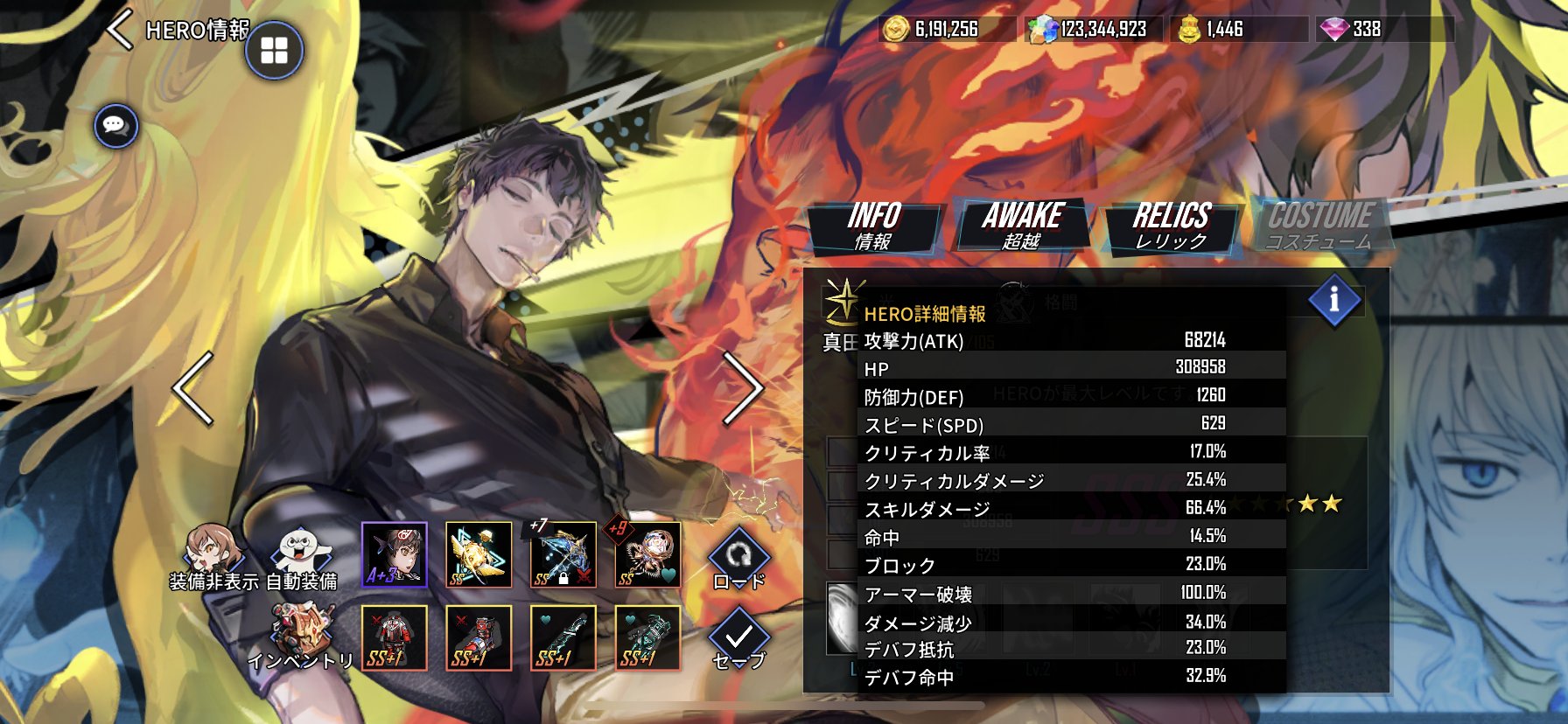Select the red armor suit SS+1 slot
1568x724 pixels.
pos(395,637)
